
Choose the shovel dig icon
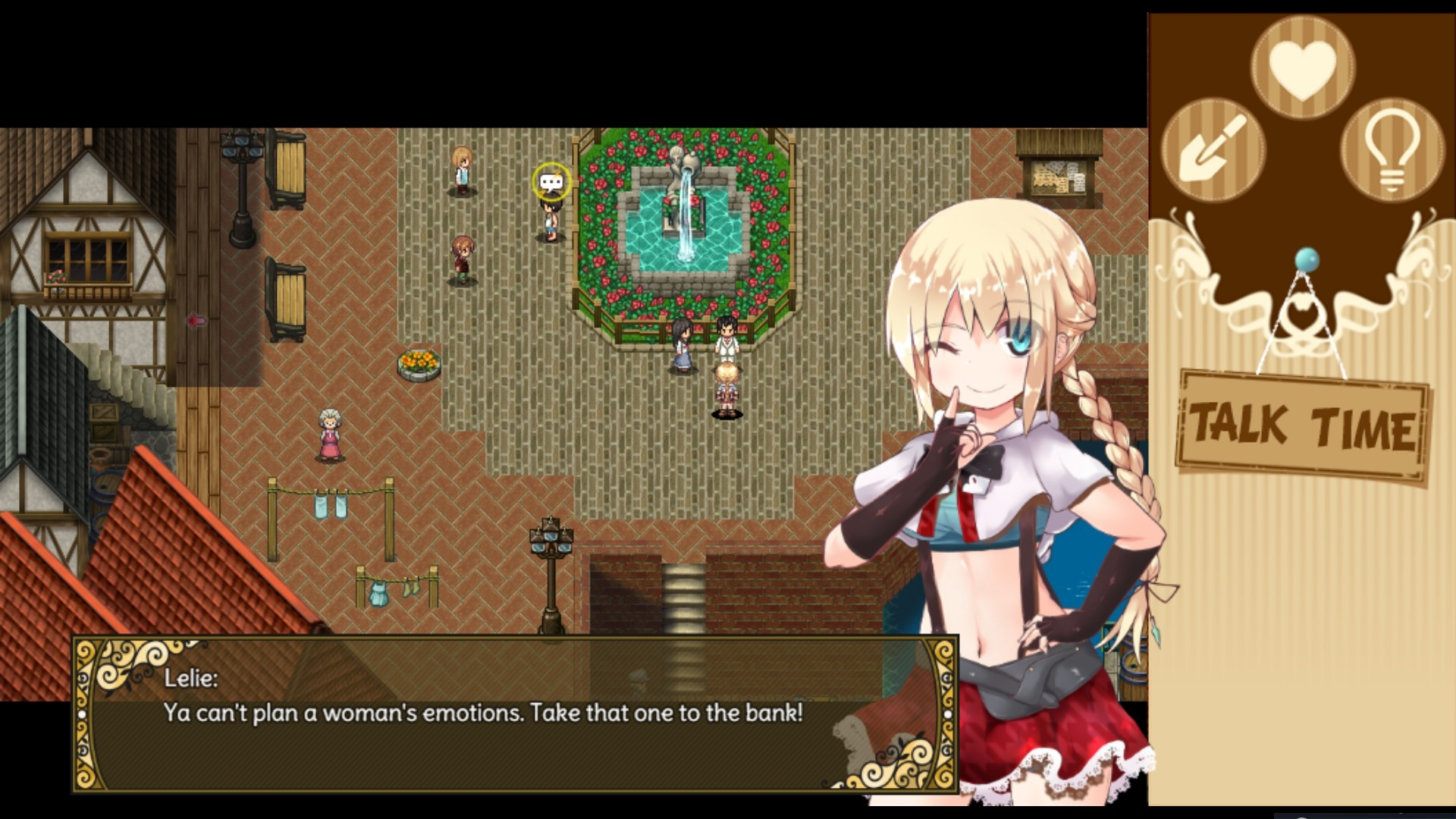1213,149
